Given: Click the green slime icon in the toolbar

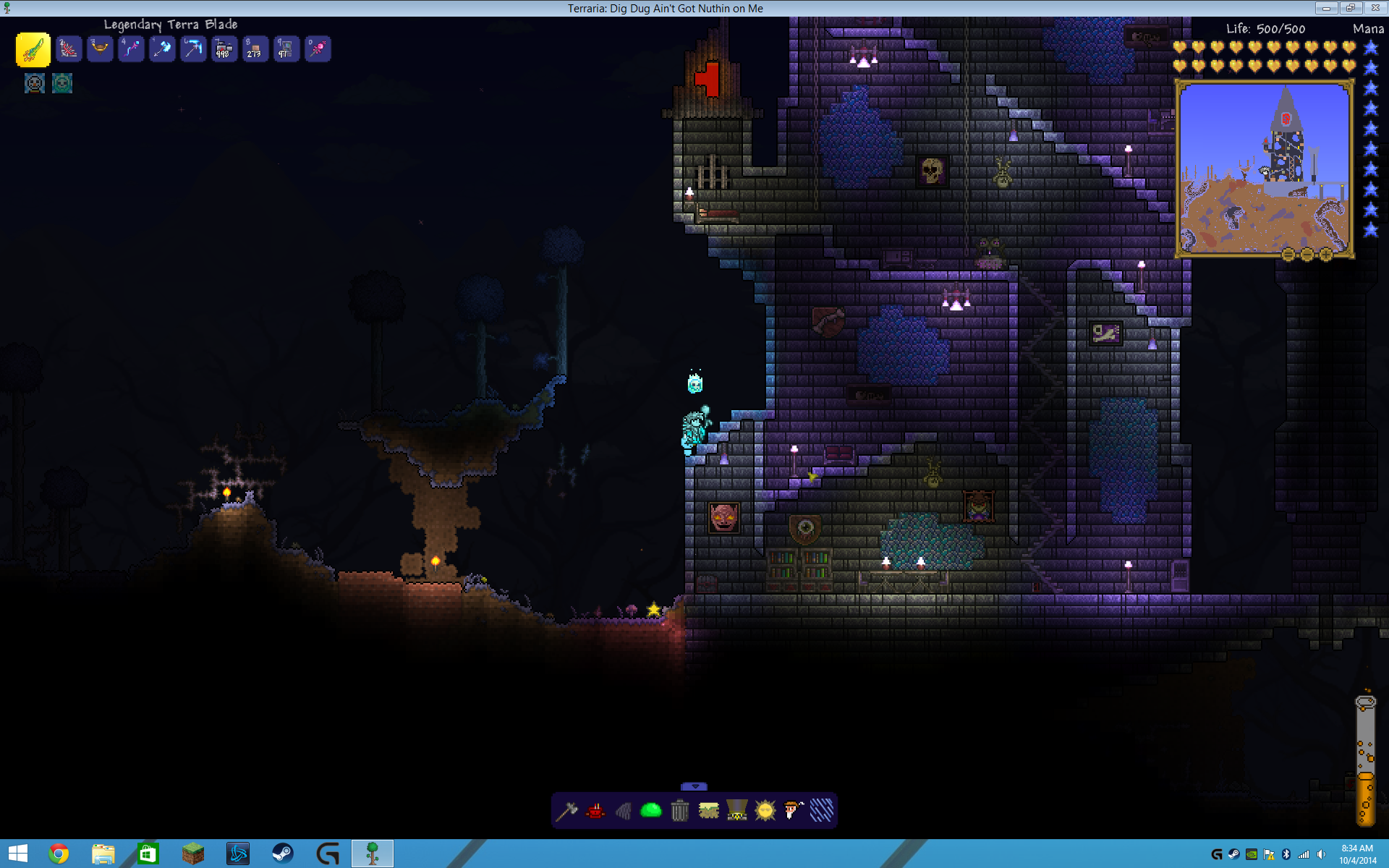Looking at the screenshot, I should (651, 811).
